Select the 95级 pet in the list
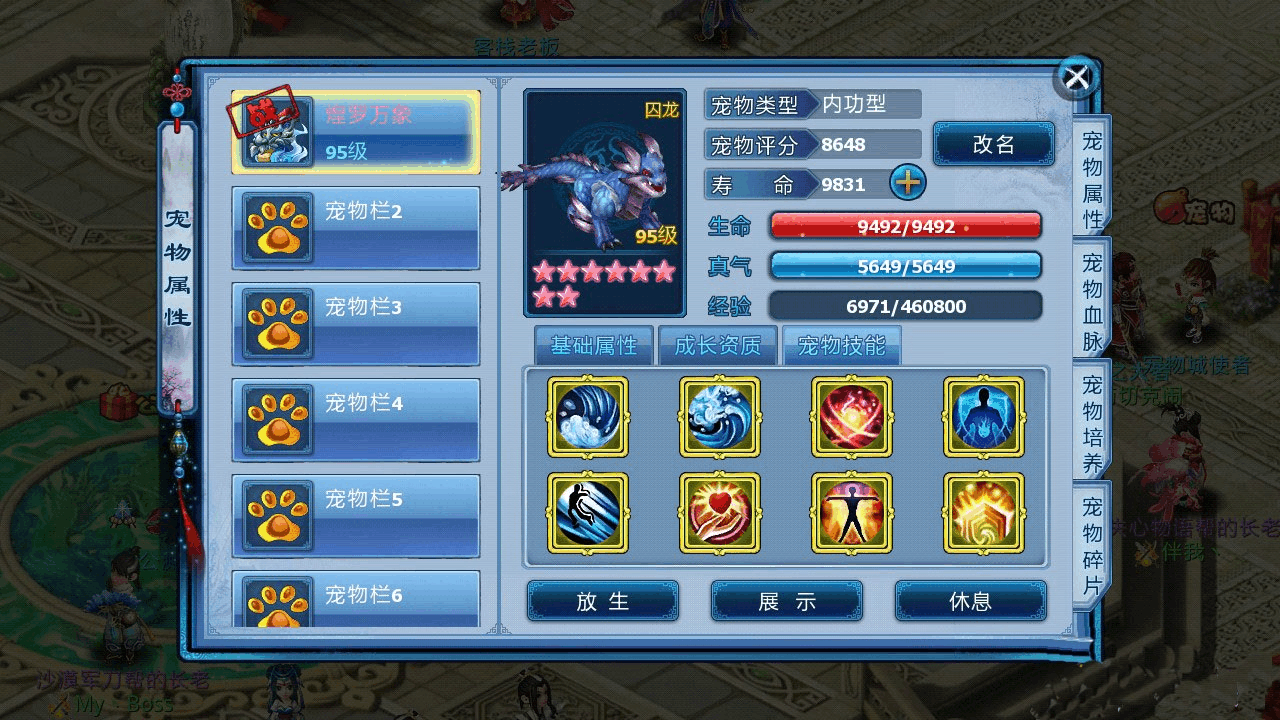1280x720 pixels. coord(356,133)
